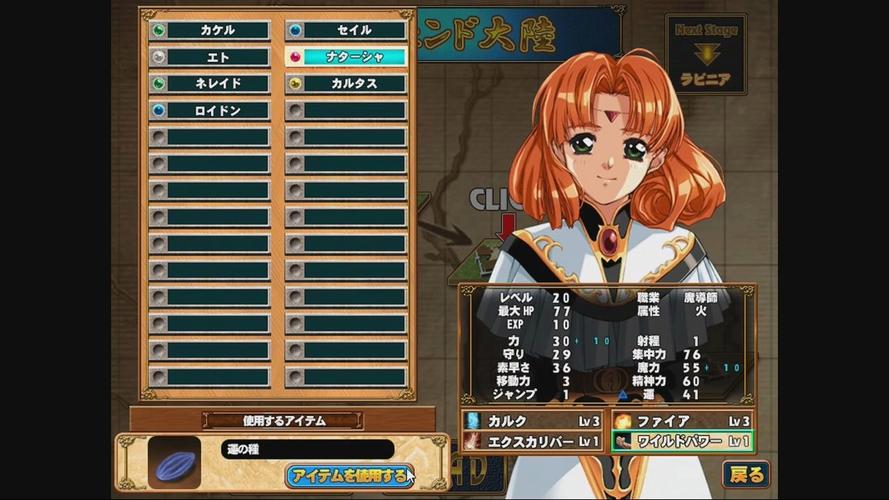Go back with the 戻る button
889x500 pixels.
(x=746, y=474)
